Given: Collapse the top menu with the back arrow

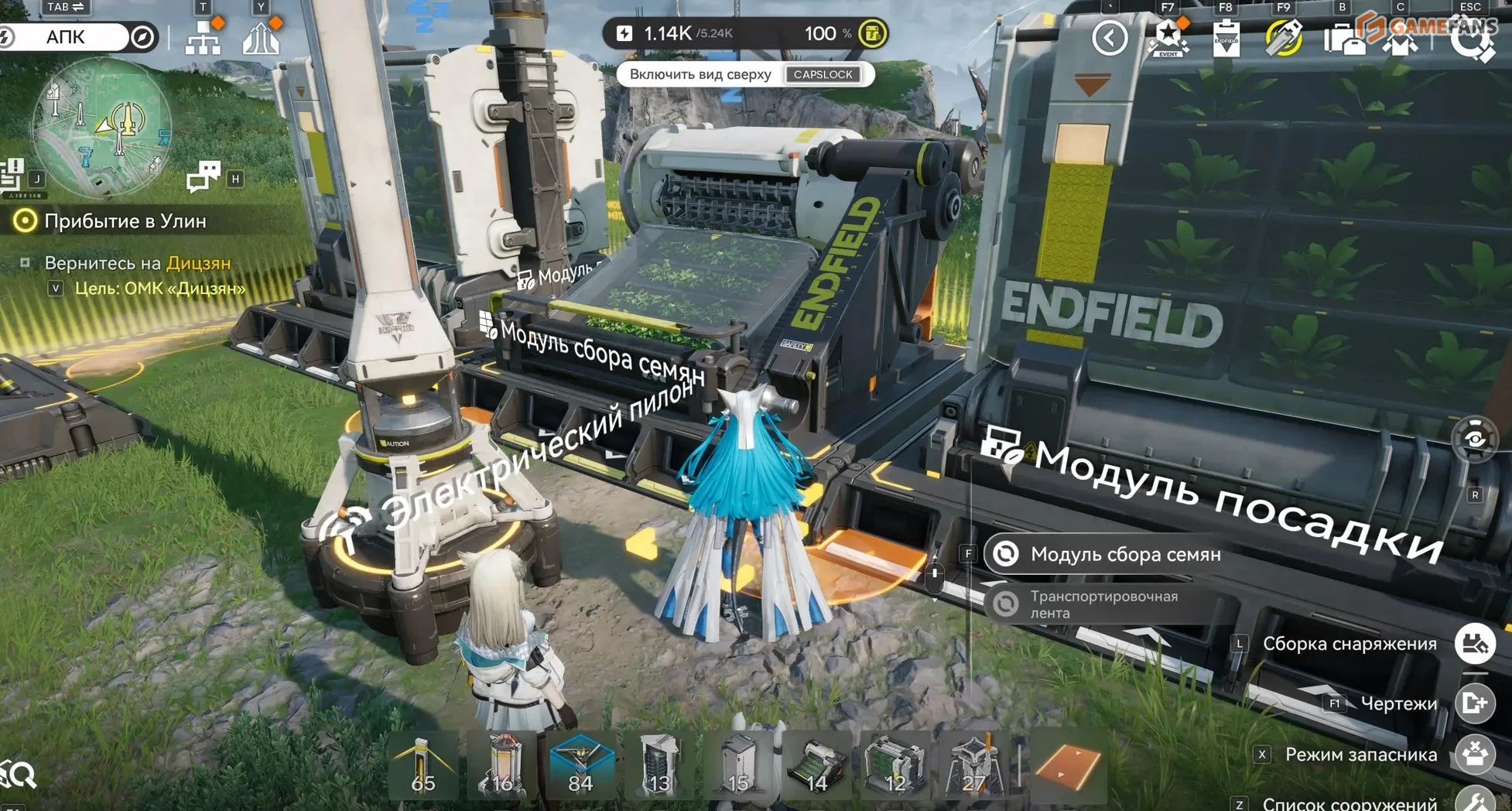Looking at the screenshot, I should point(1109,37).
